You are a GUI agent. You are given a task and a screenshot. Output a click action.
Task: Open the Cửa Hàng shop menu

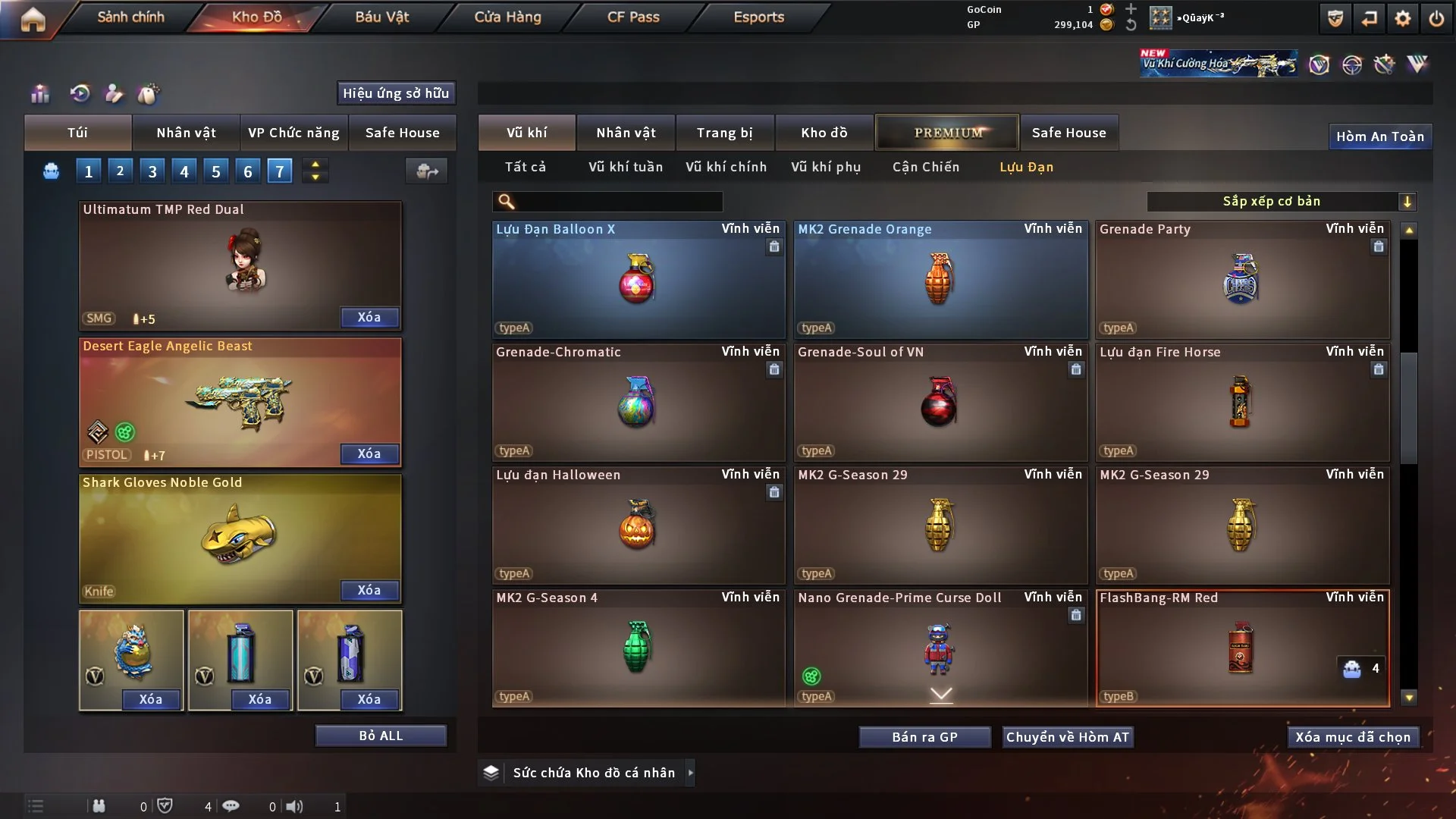tap(507, 17)
